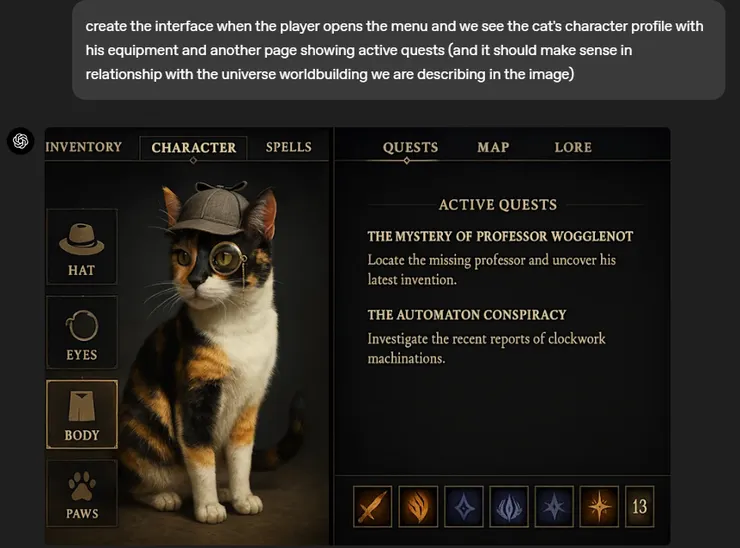Click the ChatGPT avatar icon
The width and height of the screenshot is (740, 548).
pos(21,141)
